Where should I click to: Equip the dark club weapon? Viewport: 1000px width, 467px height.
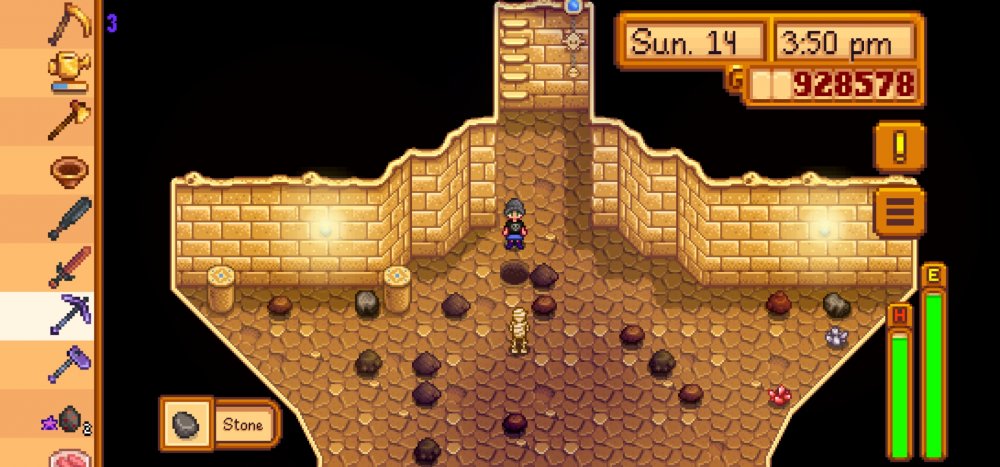[69, 219]
